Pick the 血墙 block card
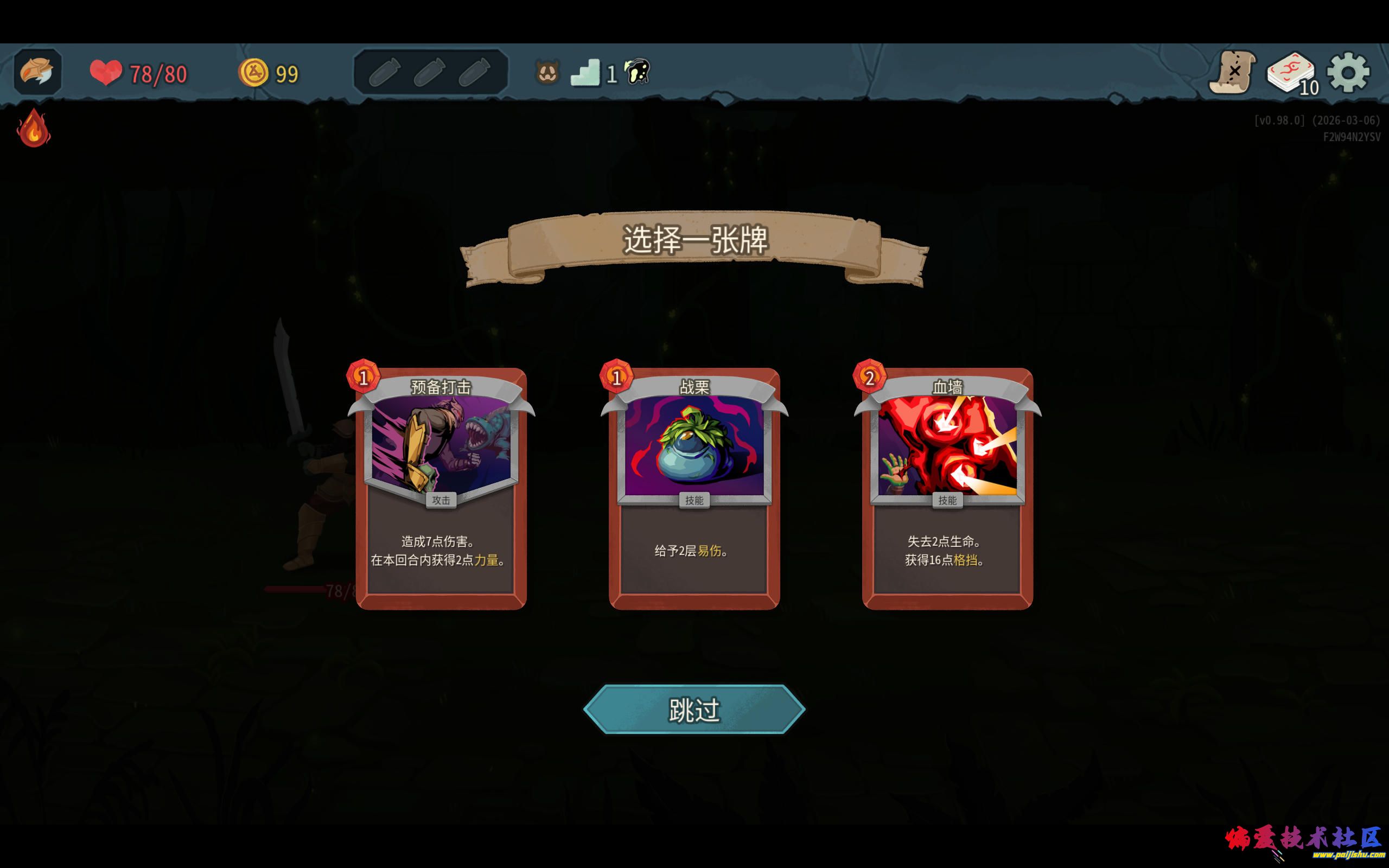Image resolution: width=1389 pixels, height=868 pixels. (947, 488)
